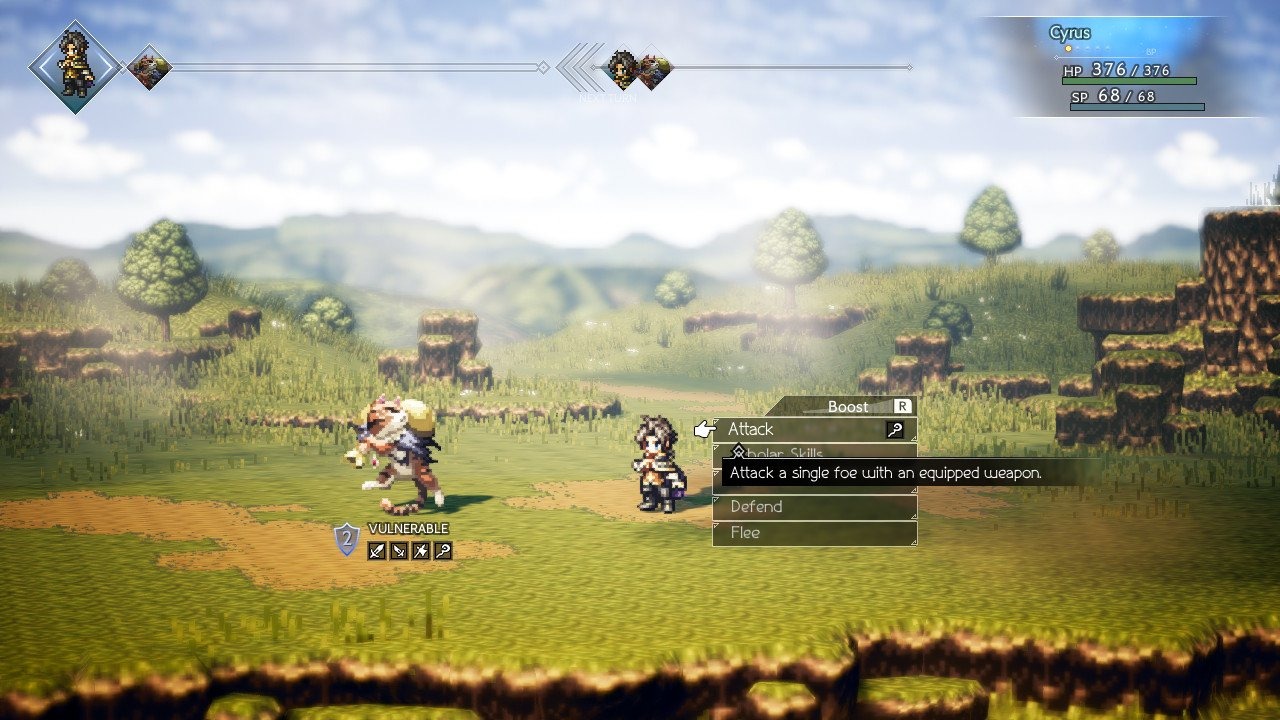Viewport: 1280px width, 720px height.
Task: Click the staff icon beside the Attack command
Action: point(895,430)
